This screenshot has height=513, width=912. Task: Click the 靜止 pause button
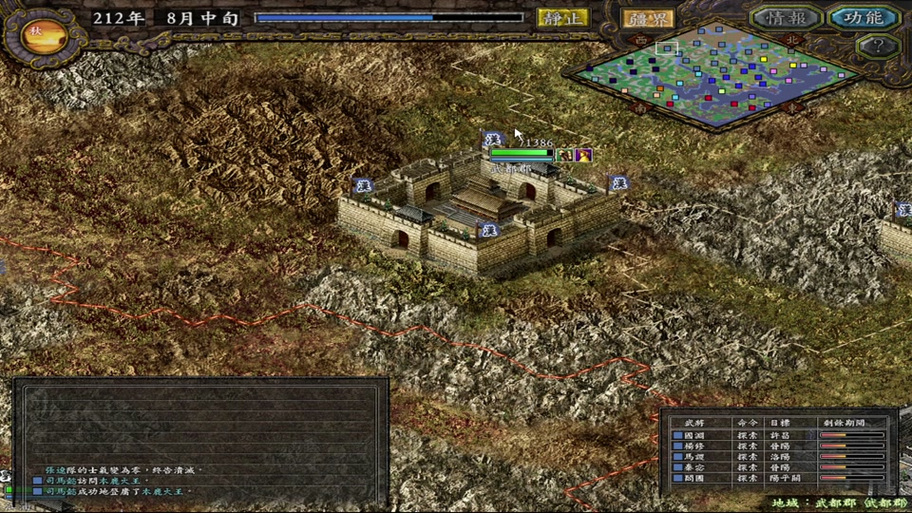coord(563,17)
